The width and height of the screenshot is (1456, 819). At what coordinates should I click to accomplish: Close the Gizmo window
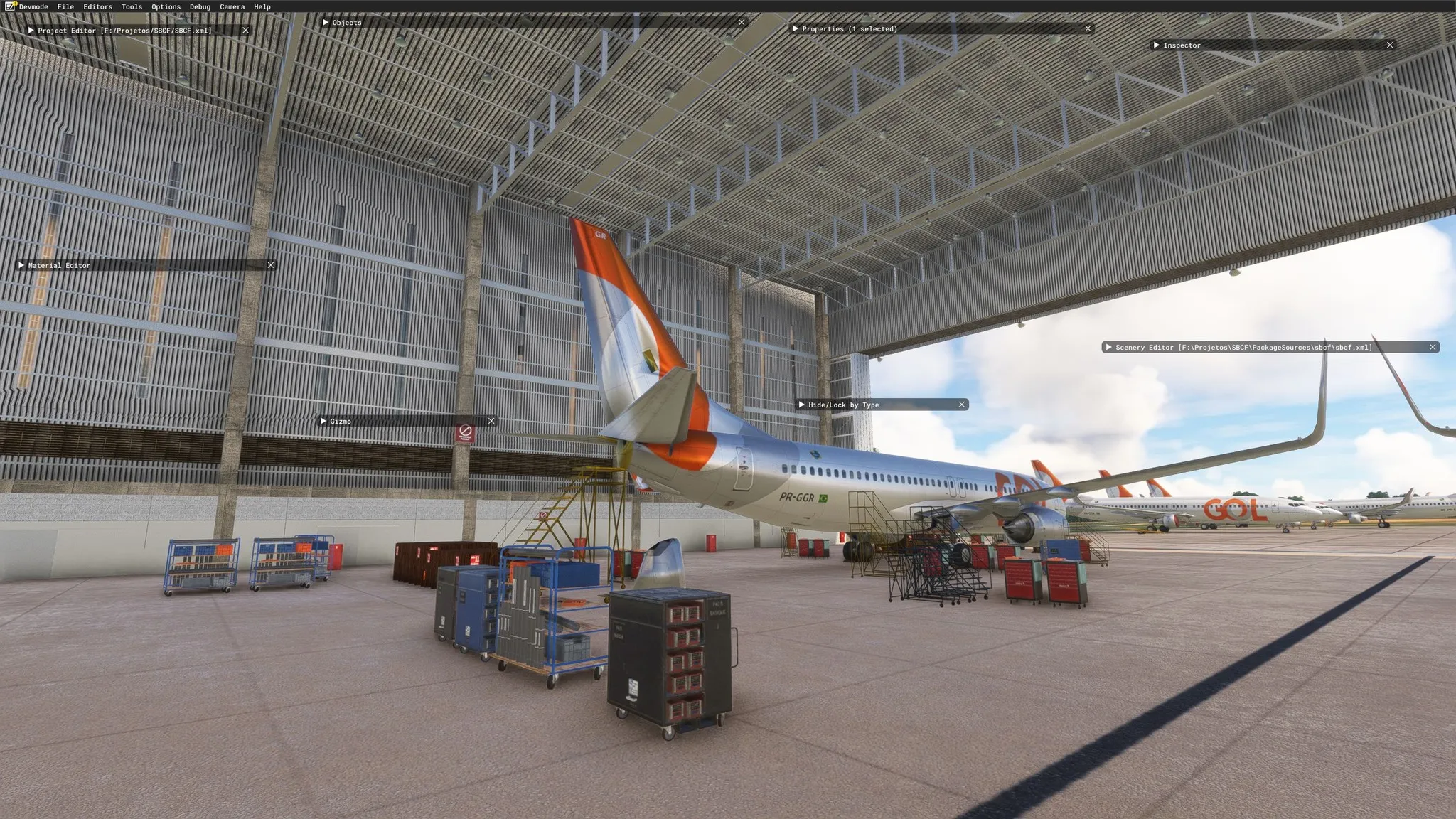coord(491,422)
